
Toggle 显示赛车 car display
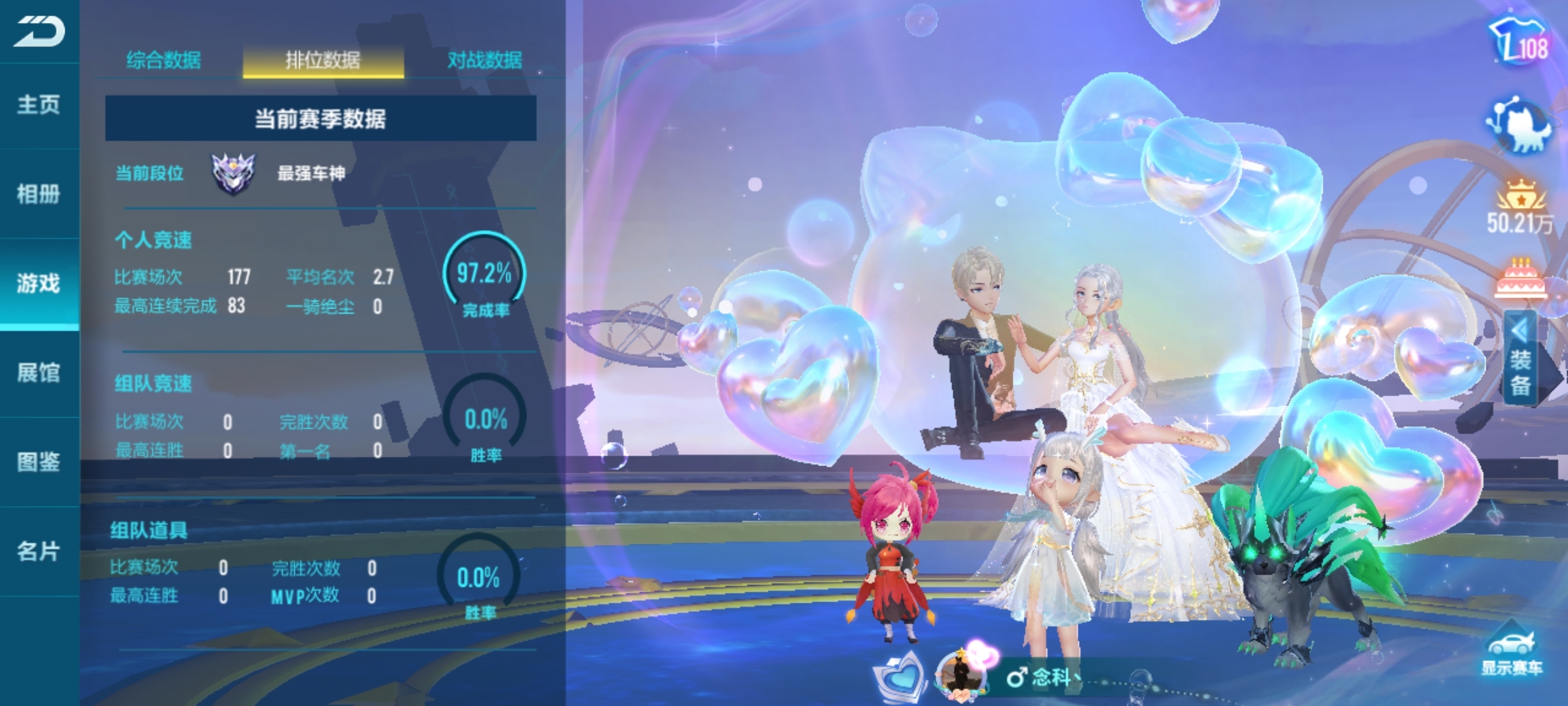coord(1512,652)
